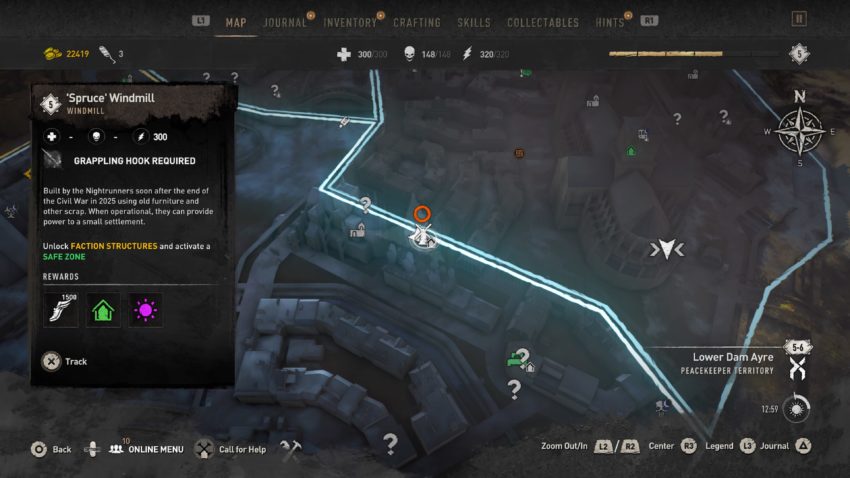Image resolution: width=850 pixels, height=478 pixels.
Task: Track the 'Spruce' Windmill location
Action: (52, 362)
